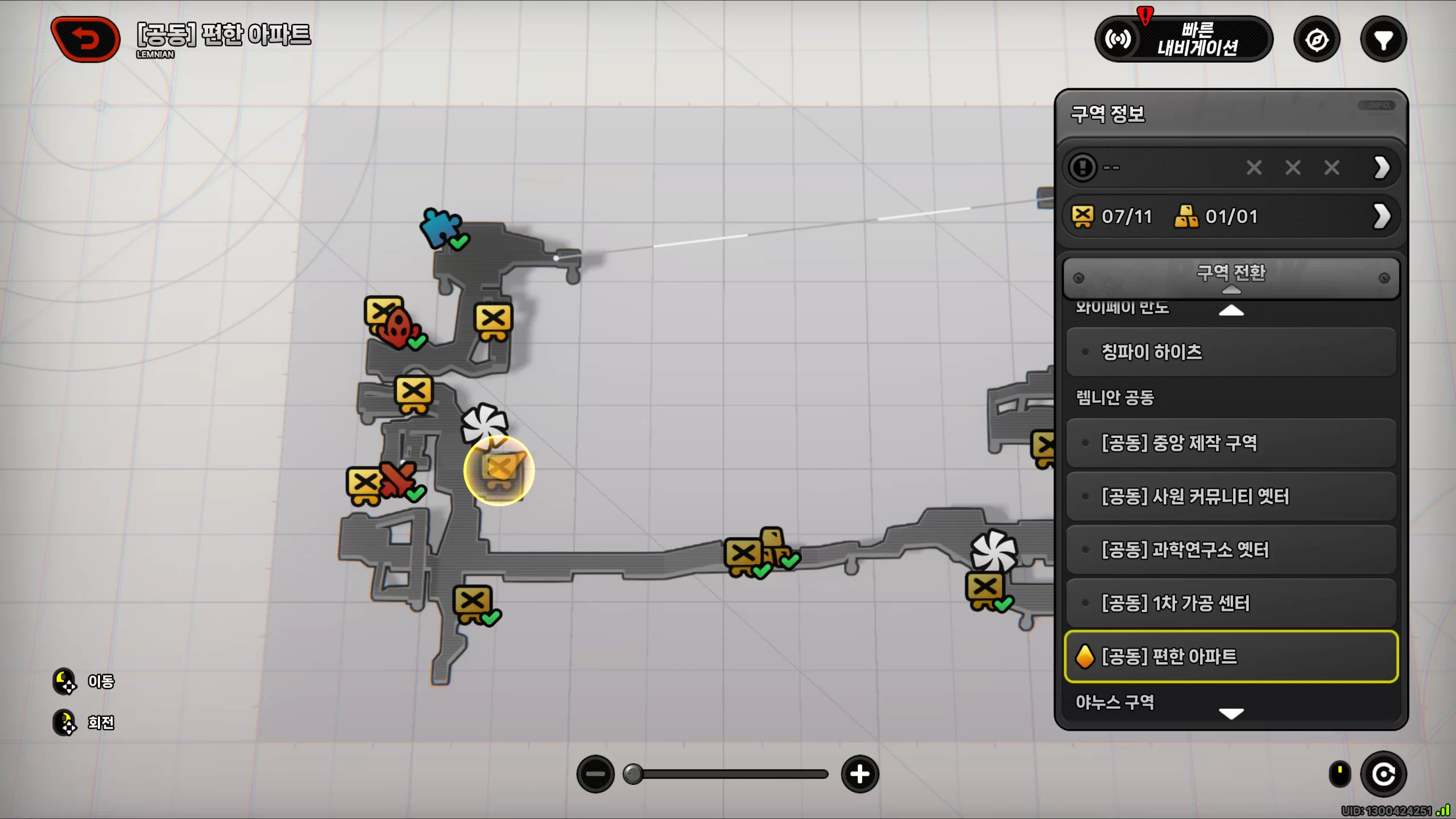The width and height of the screenshot is (1456, 819).
Task: Choose [공동] 사원 커뮤니티 엣터 entry
Action: point(1231,497)
